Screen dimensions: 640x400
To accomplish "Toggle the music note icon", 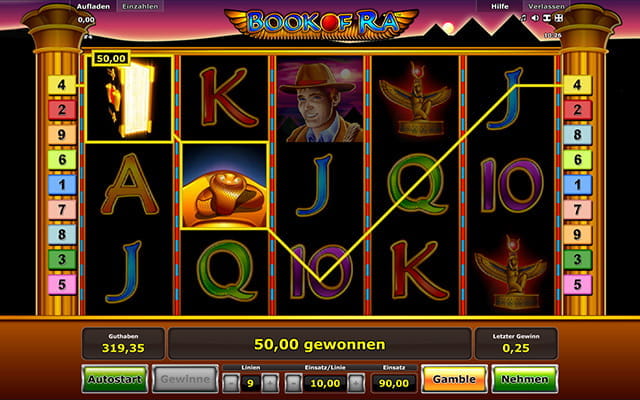I will point(524,18).
